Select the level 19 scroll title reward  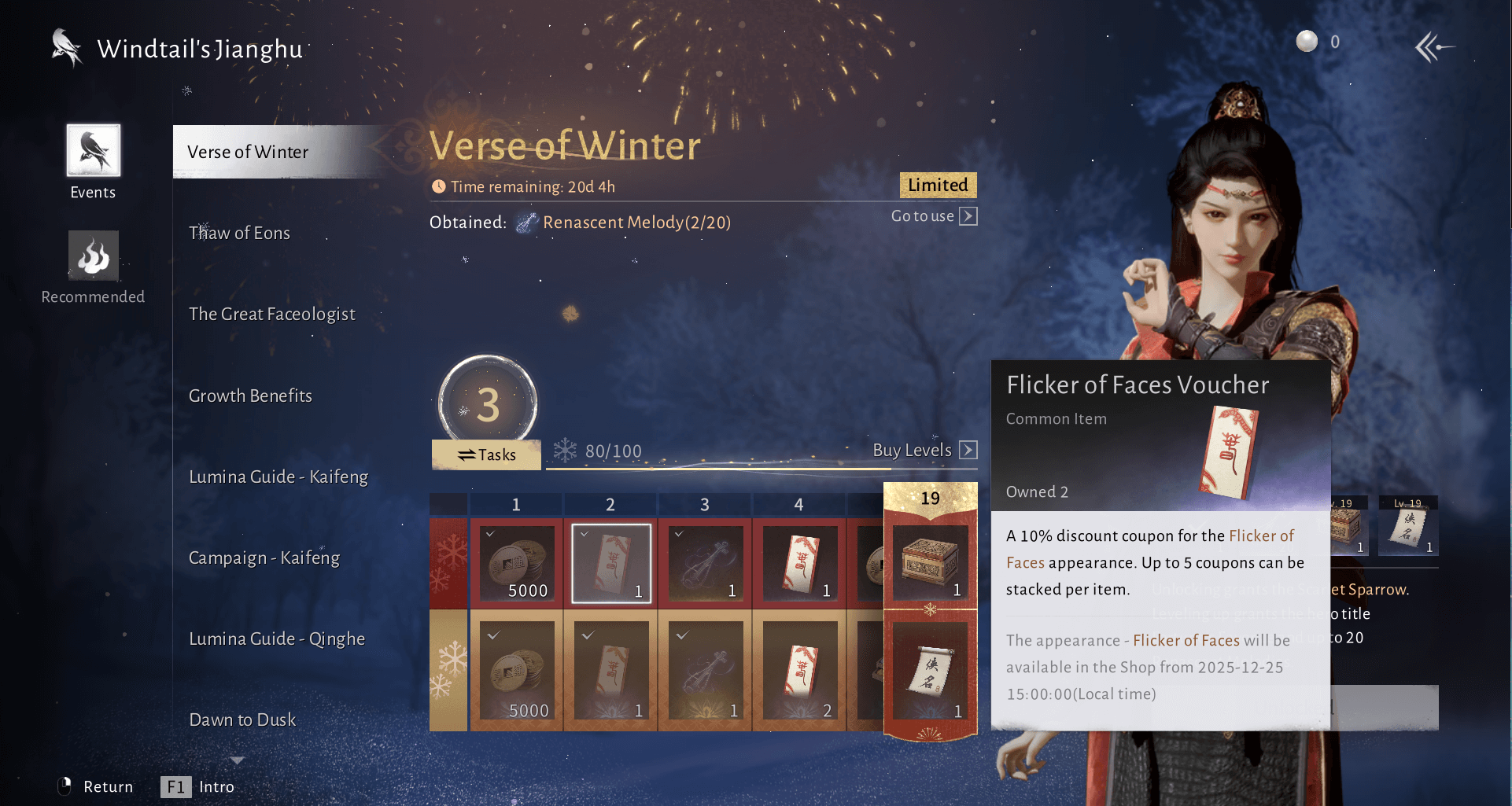coord(930,673)
